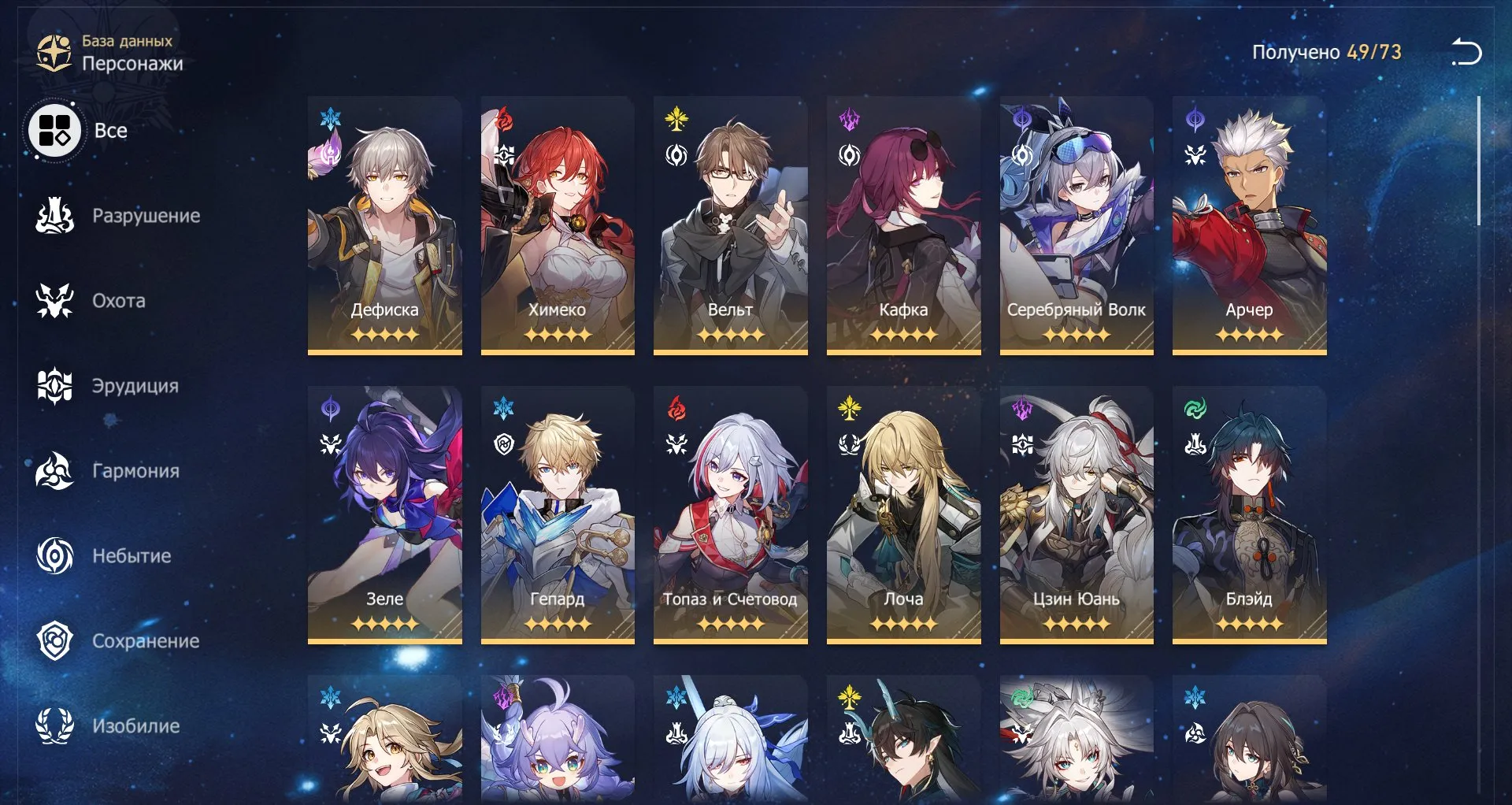Select the Персонажи section heading
The width and height of the screenshot is (1512, 805).
point(134,64)
